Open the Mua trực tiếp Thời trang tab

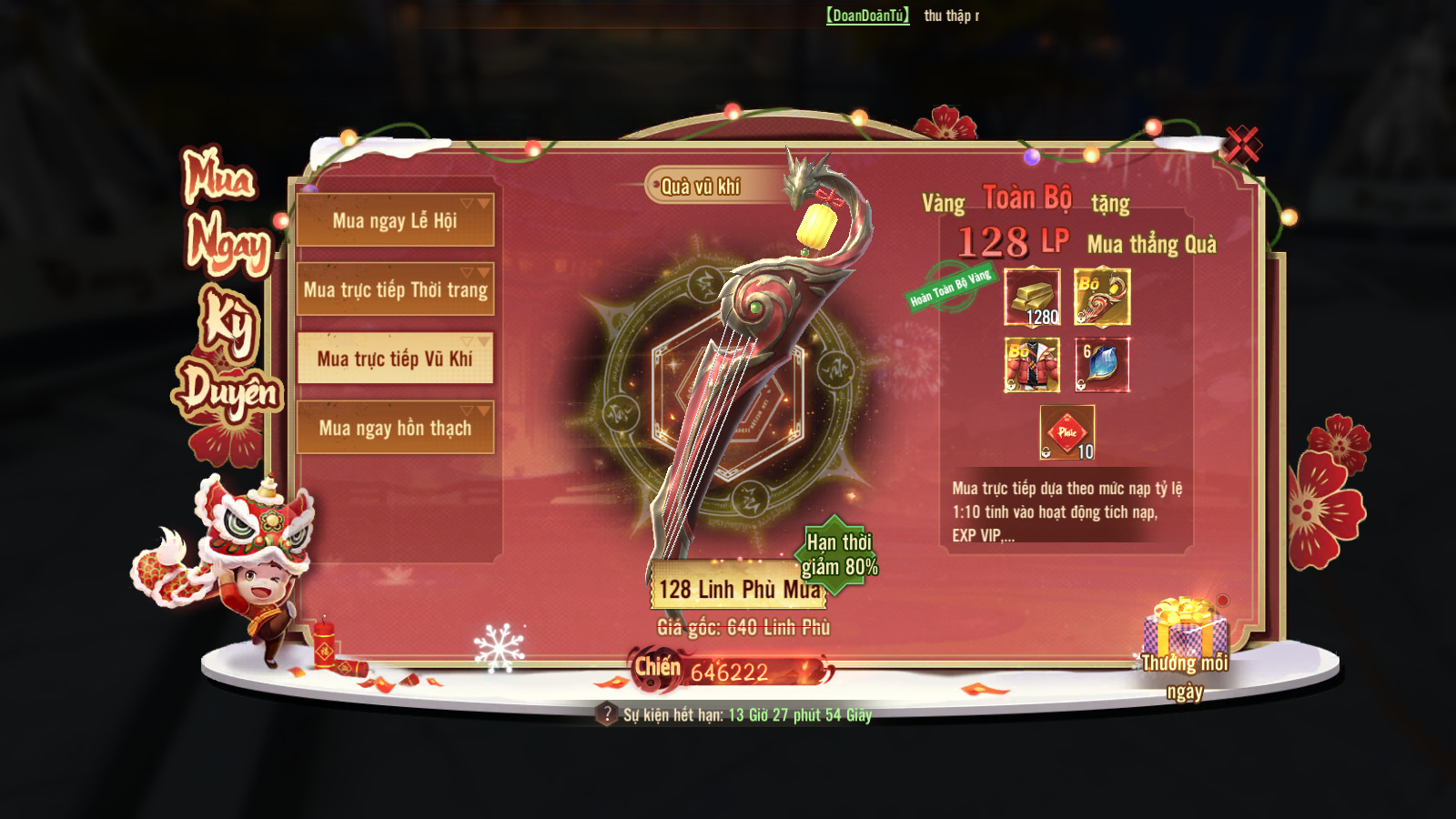click(x=395, y=289)
